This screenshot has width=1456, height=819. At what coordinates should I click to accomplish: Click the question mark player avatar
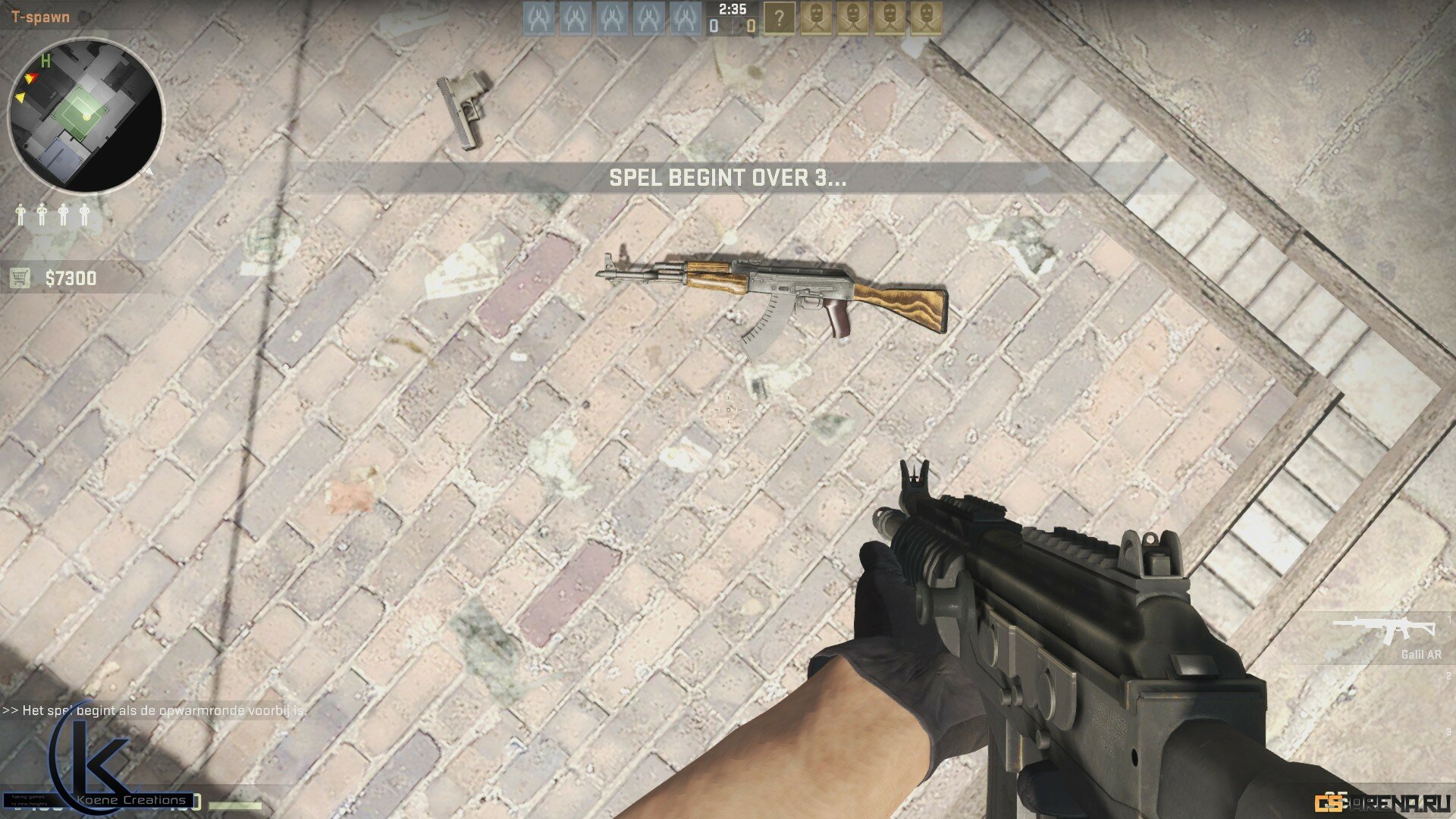pos(779,18)
